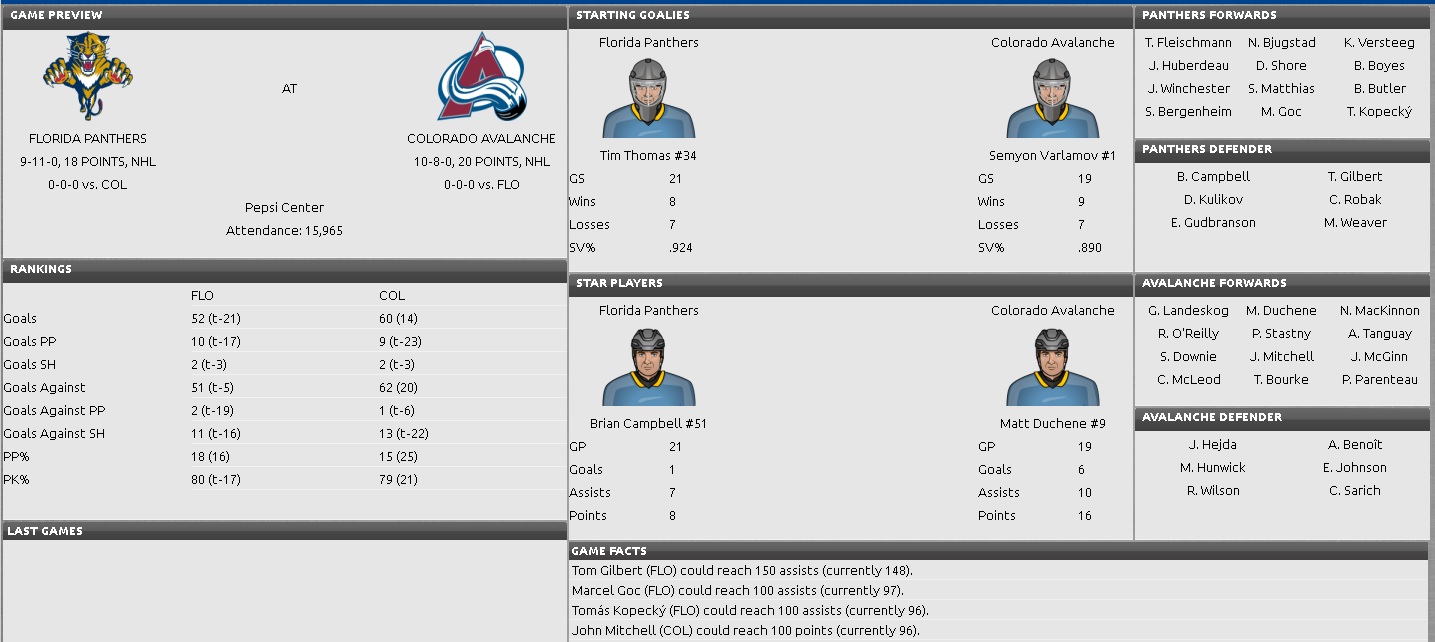View N. Bjugstad player page

coord(1281,43)
